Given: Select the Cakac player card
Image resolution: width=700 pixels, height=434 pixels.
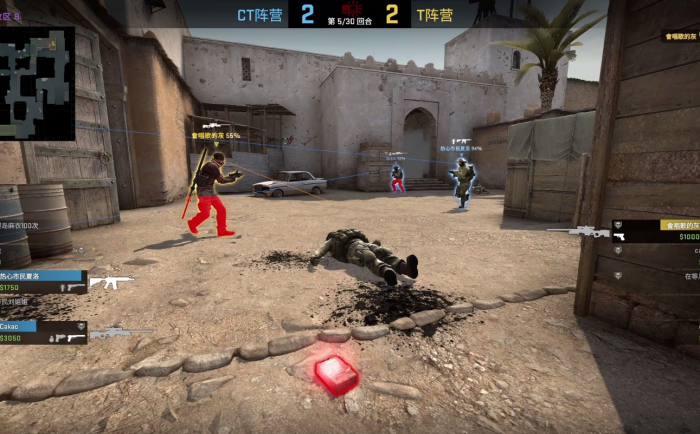Looking at the screenshot, I should pyautogui.click(x=42, y=332).
